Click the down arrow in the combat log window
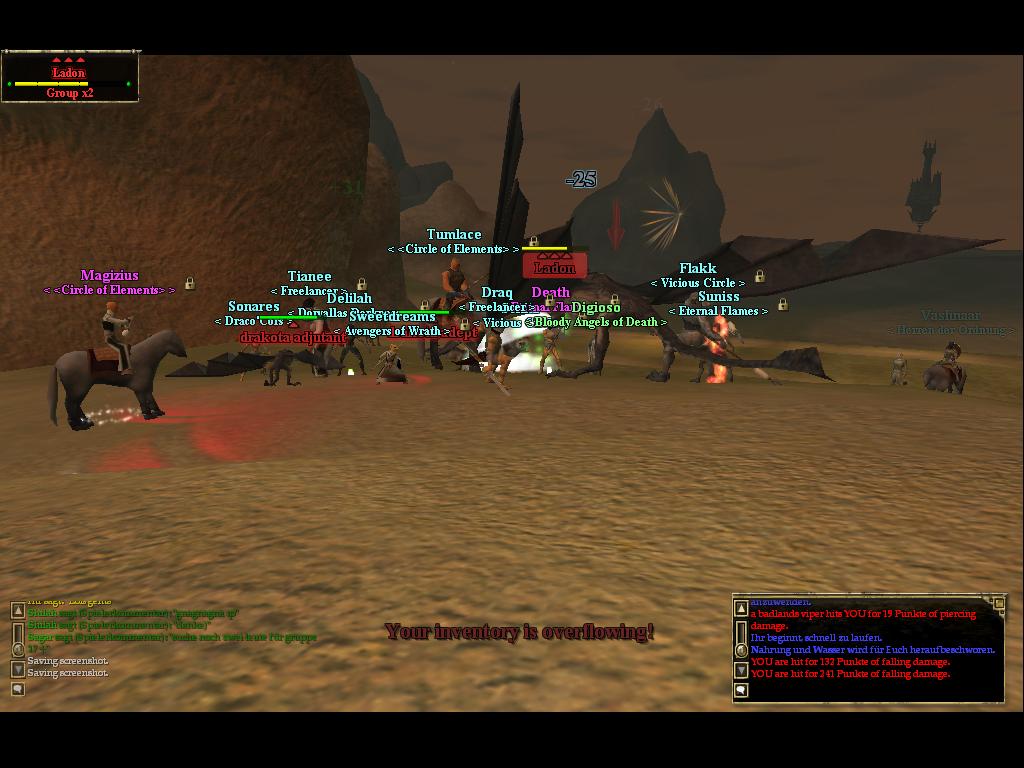Image resolution: width=1024 pixels, height=768 pixels. point(741,671)
